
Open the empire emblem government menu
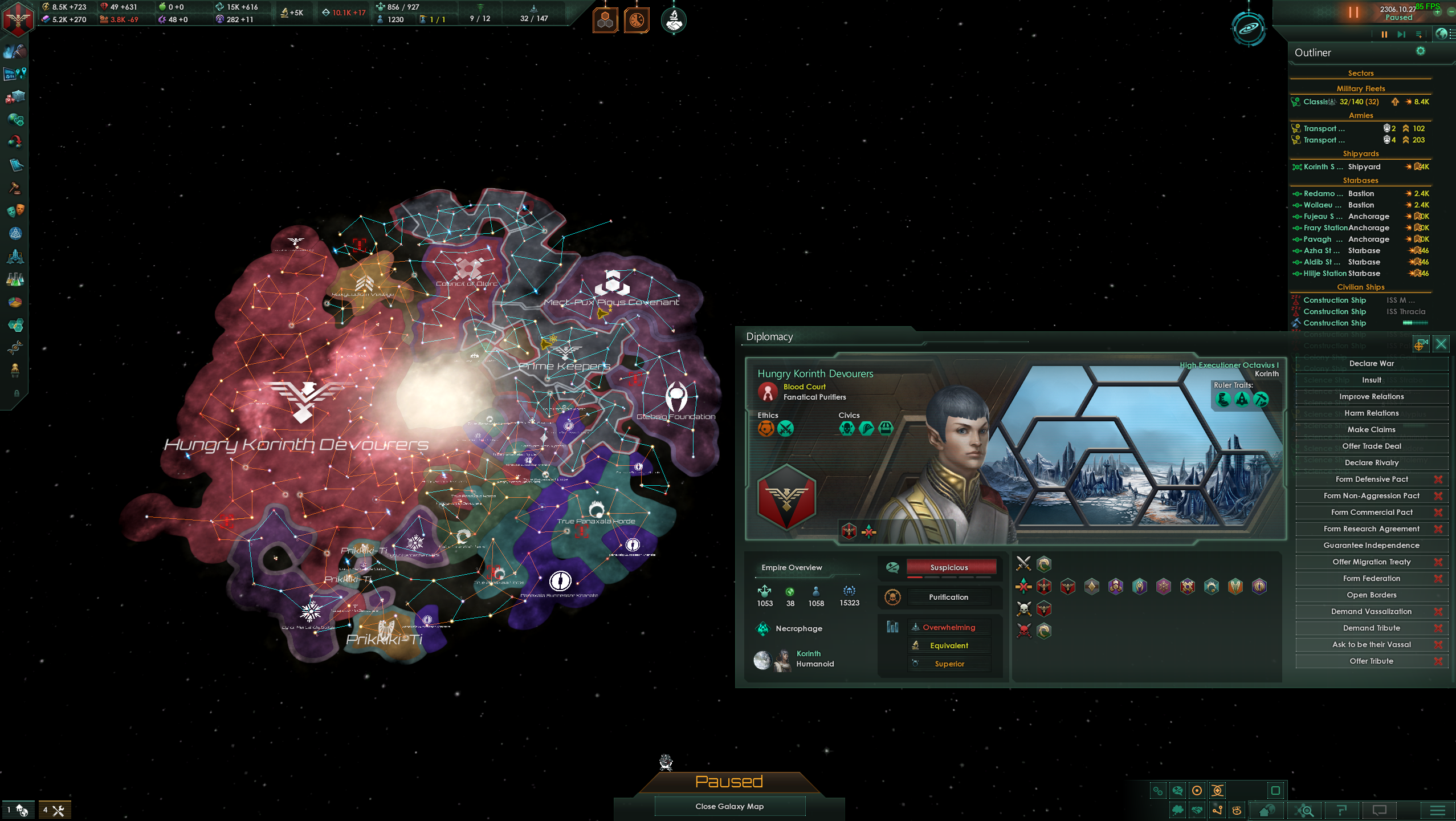click(18, 18)
